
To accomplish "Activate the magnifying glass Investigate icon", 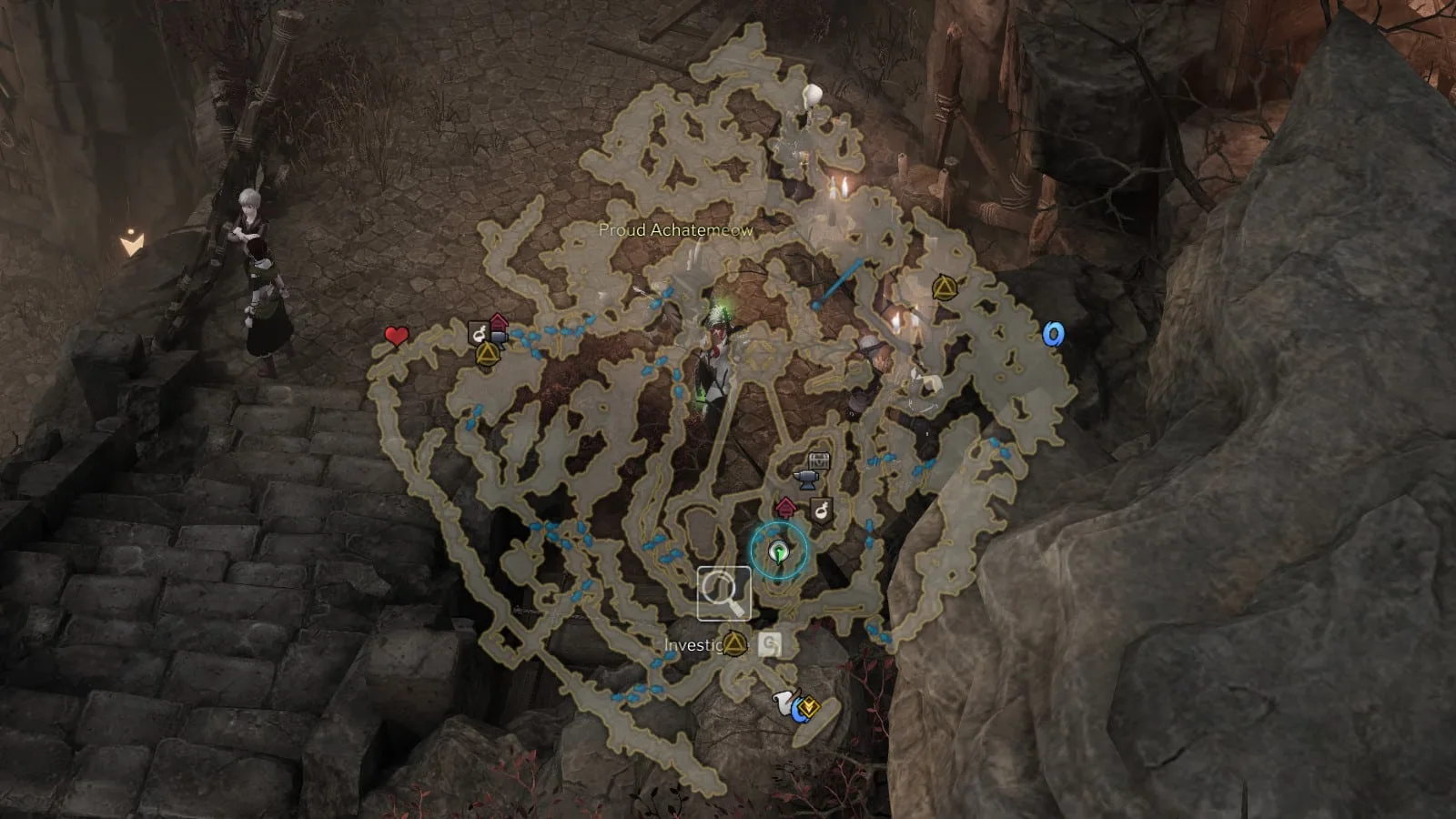I will 723,592.
